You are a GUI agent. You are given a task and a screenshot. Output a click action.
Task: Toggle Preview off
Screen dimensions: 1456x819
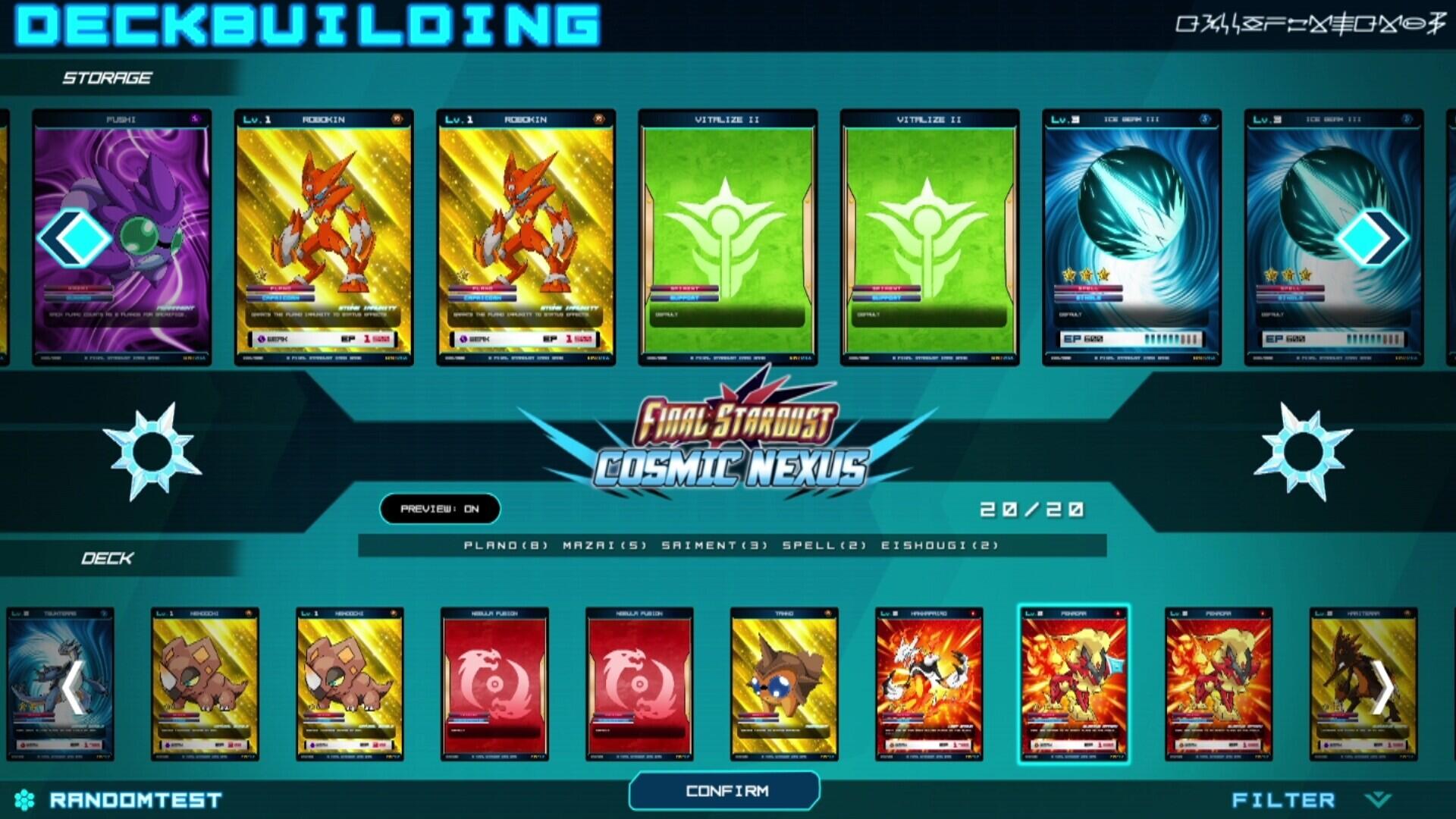[x=441, y=510]
